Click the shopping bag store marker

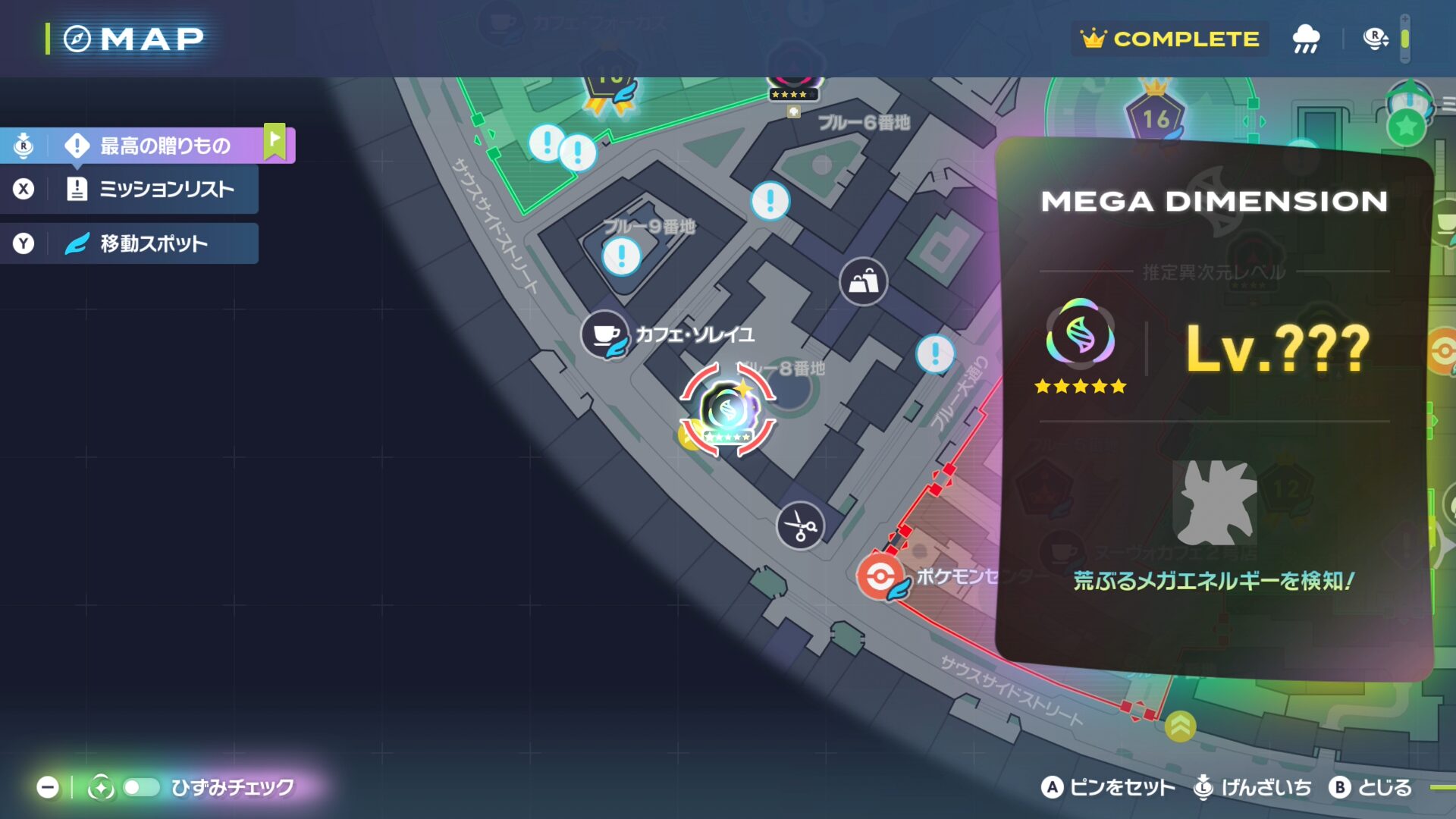tap(863, 282)
